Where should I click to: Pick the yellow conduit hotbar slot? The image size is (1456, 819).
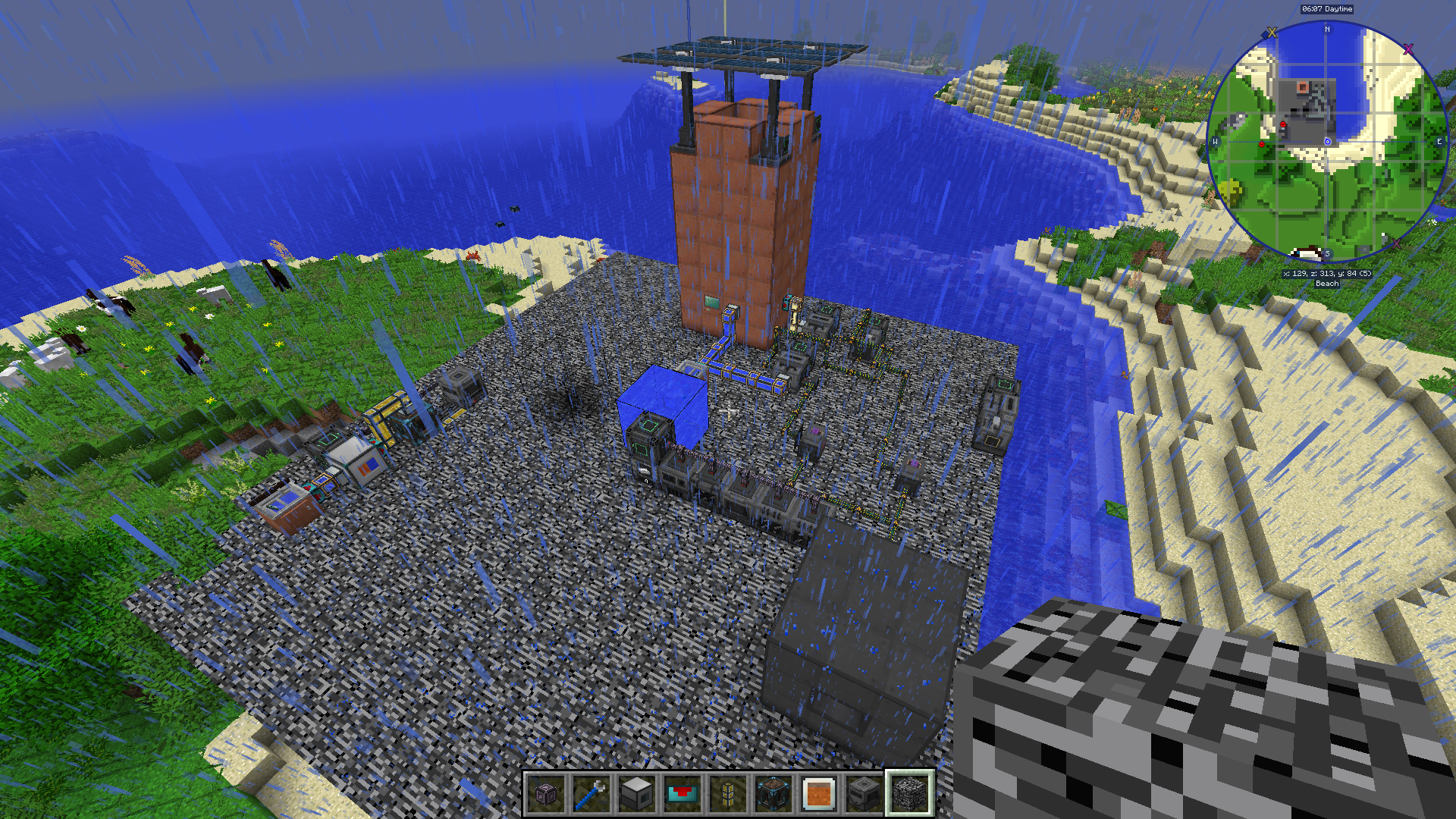tap(728, 794)
